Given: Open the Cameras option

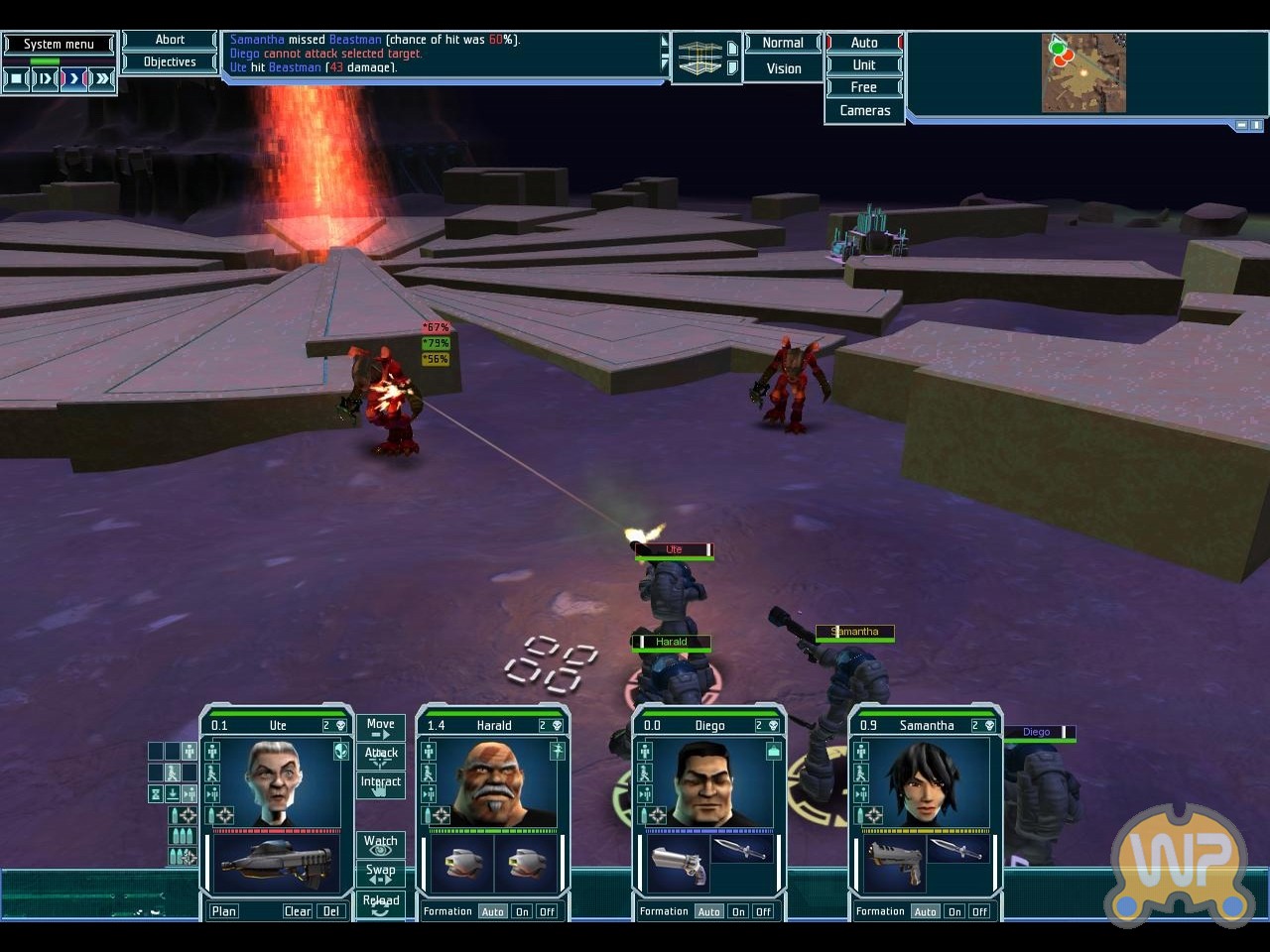Looking at the screenshot, I should pos(864,110).
